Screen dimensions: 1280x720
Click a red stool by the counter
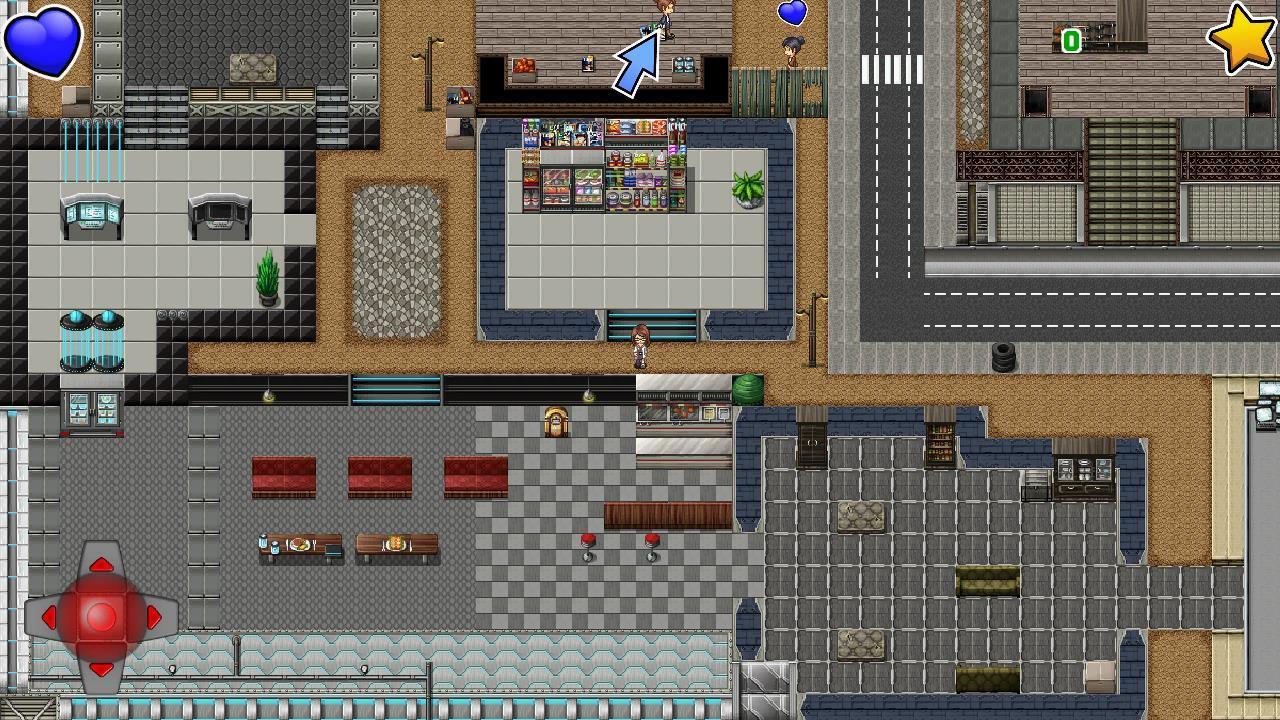point(588,542)
